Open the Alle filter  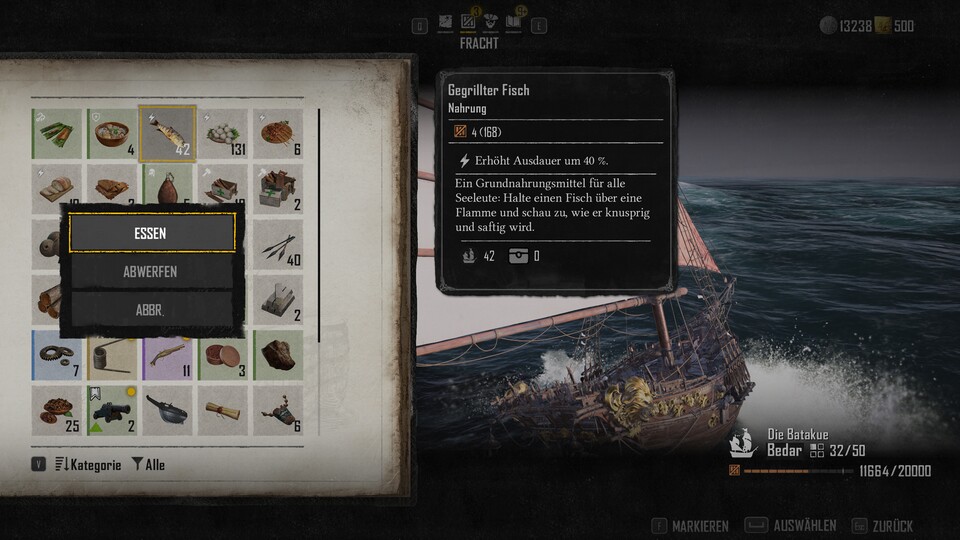[148, 465]
